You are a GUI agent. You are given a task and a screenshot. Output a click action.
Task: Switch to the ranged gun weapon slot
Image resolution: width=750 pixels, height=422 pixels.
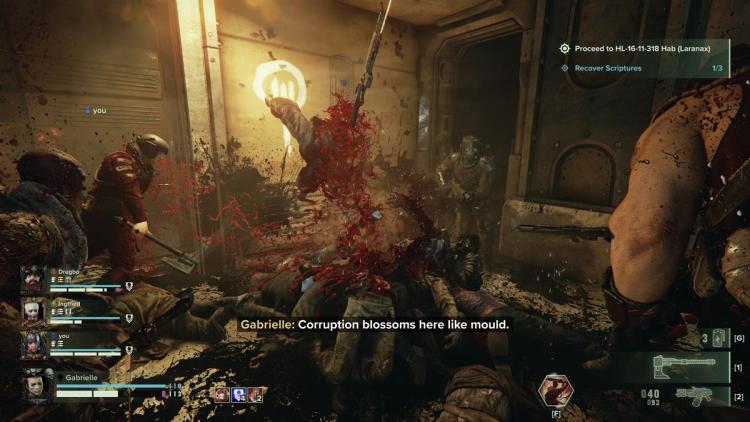click(697, 396)
